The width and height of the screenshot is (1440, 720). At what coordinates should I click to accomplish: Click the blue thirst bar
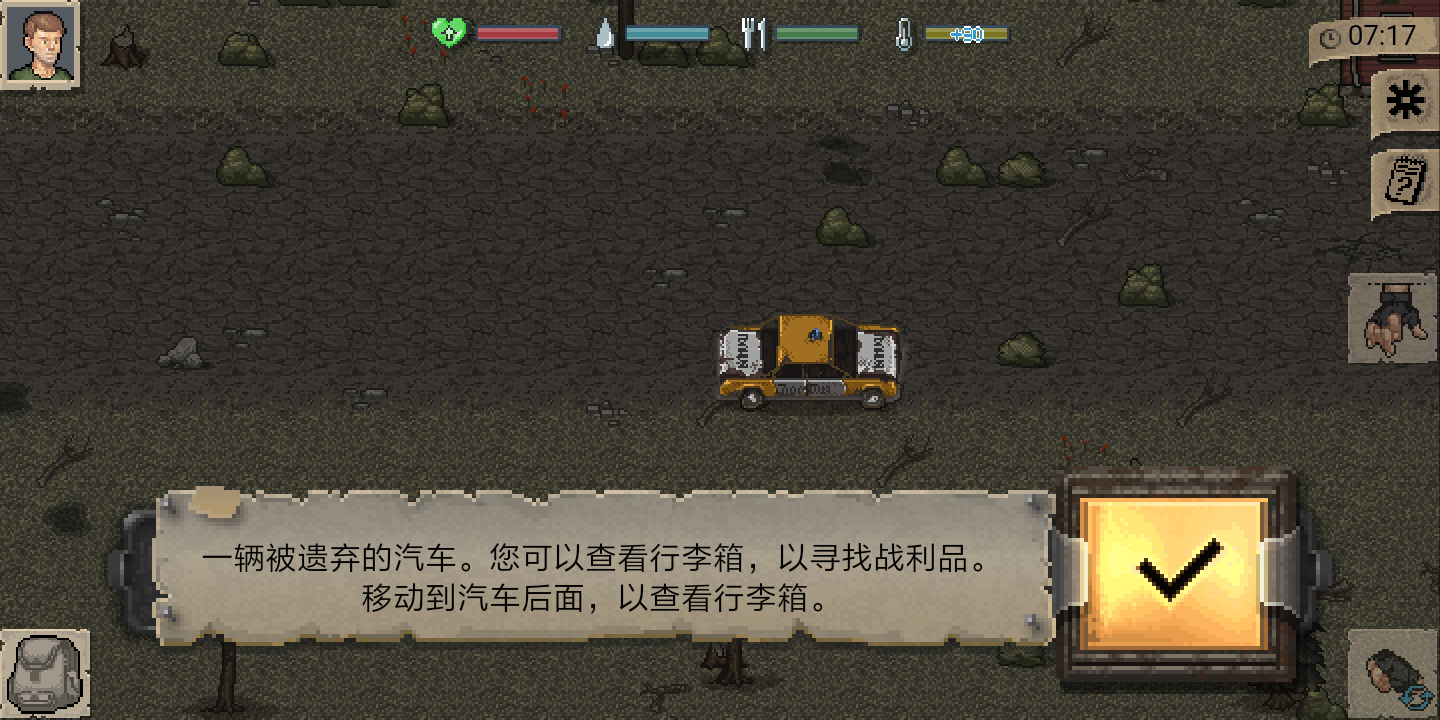[665, 33]
